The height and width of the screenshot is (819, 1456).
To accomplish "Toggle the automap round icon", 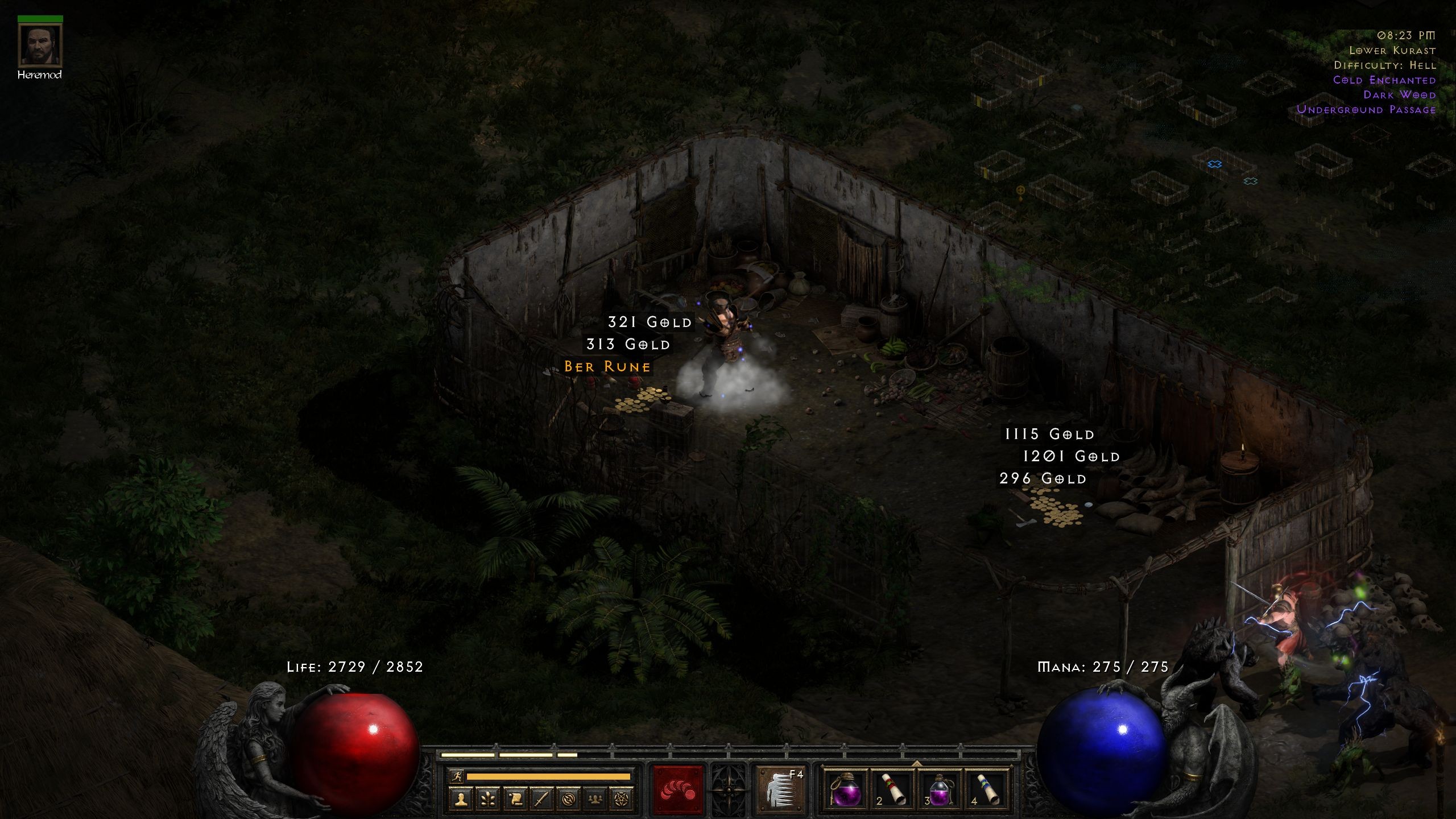I will 568,800.
